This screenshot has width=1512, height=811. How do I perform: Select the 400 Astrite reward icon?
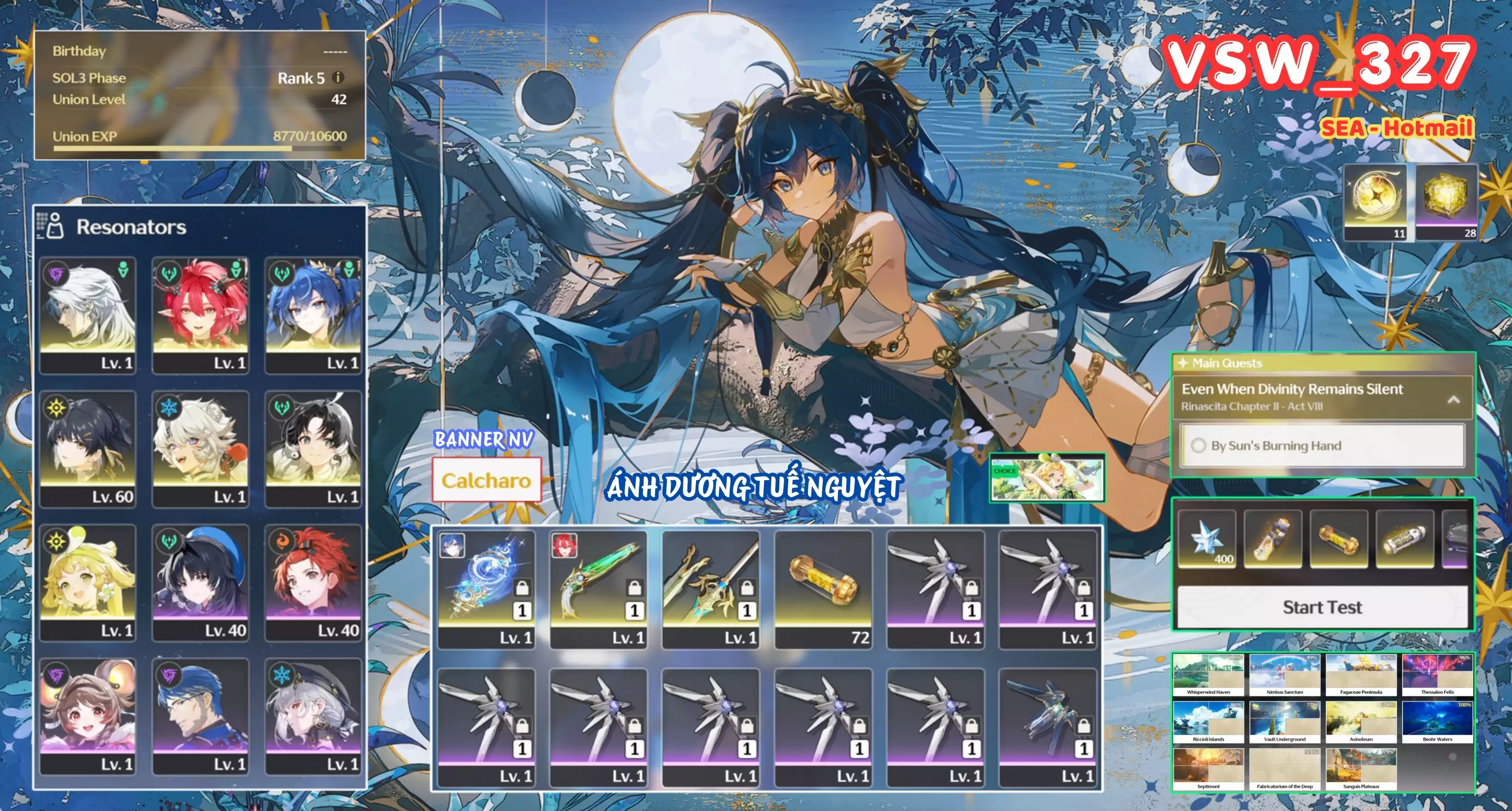pyautogui.click(x=1207, y=539)
